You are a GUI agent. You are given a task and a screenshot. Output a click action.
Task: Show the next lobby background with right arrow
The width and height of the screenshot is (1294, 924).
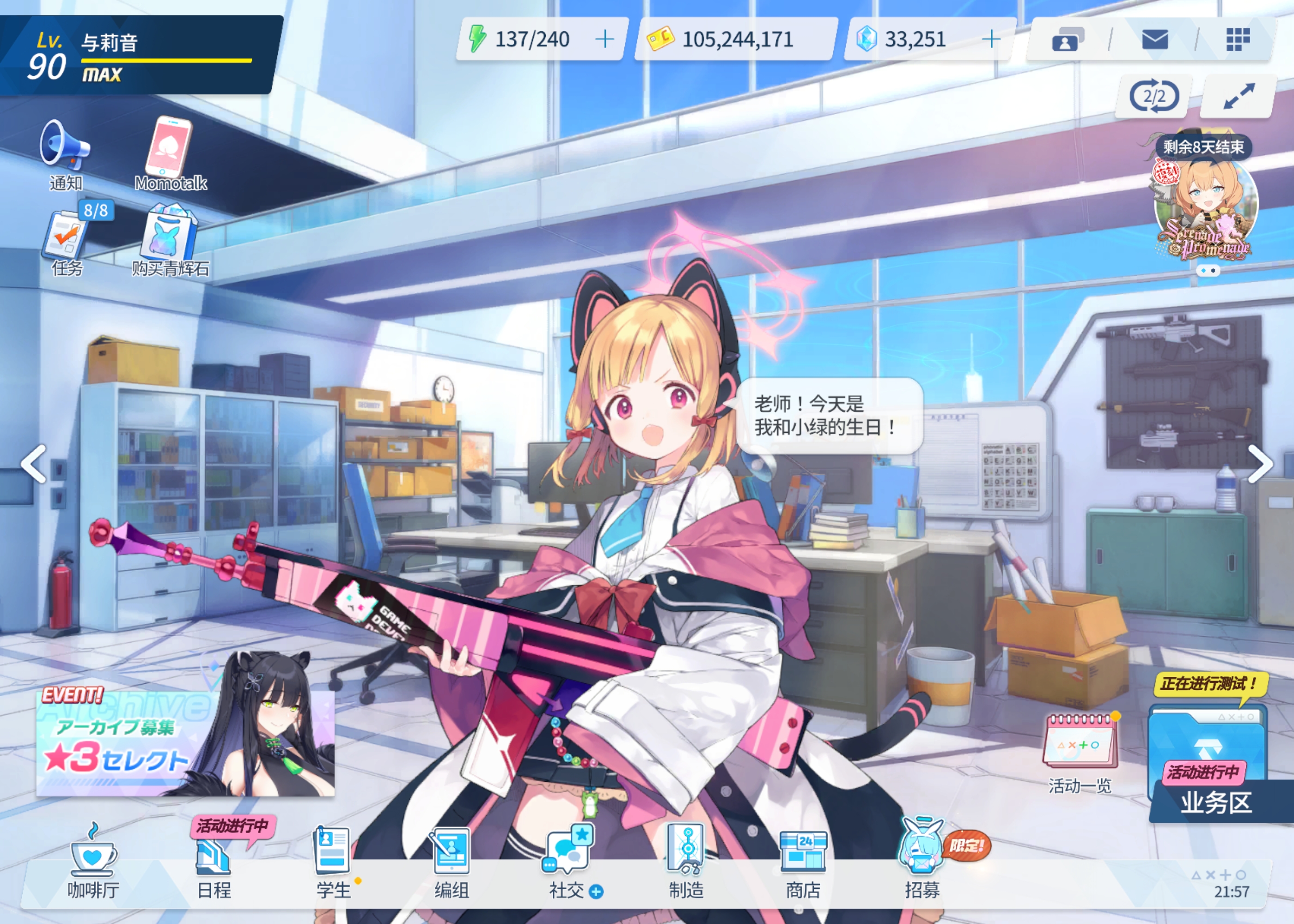click(x=1260, y=464)
